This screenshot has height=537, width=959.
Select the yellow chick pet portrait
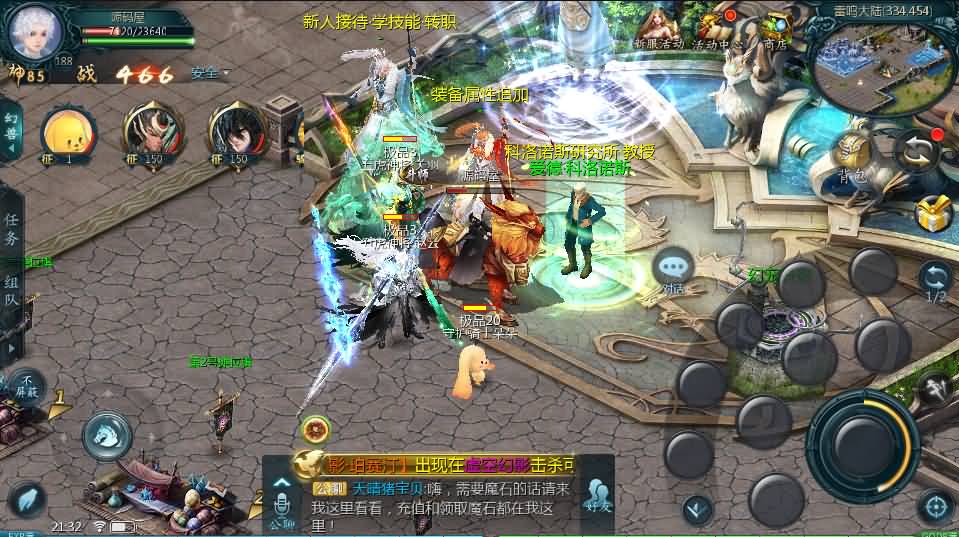[69, 133]
